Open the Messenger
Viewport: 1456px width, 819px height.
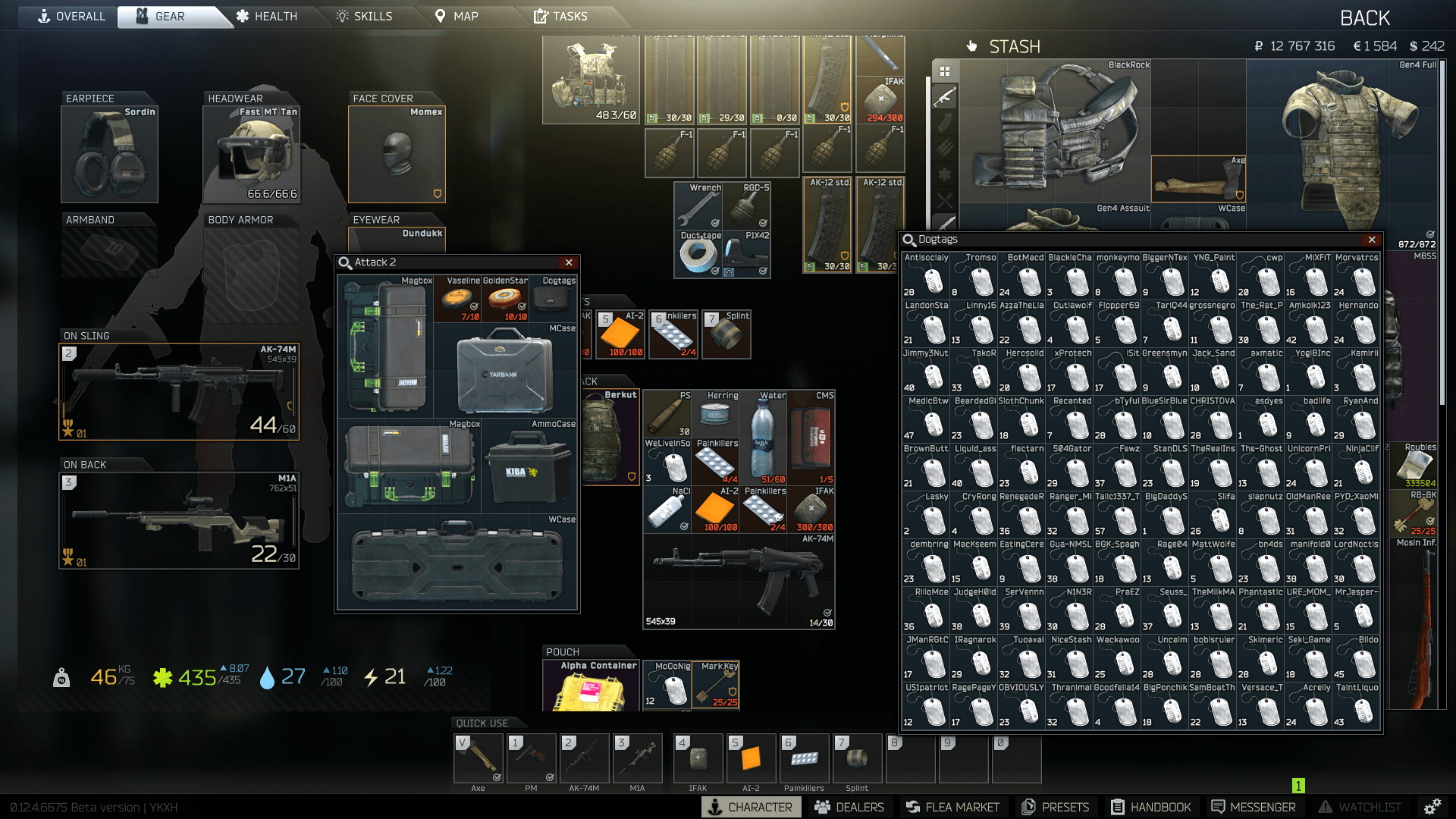click(x=1255, y=807)
